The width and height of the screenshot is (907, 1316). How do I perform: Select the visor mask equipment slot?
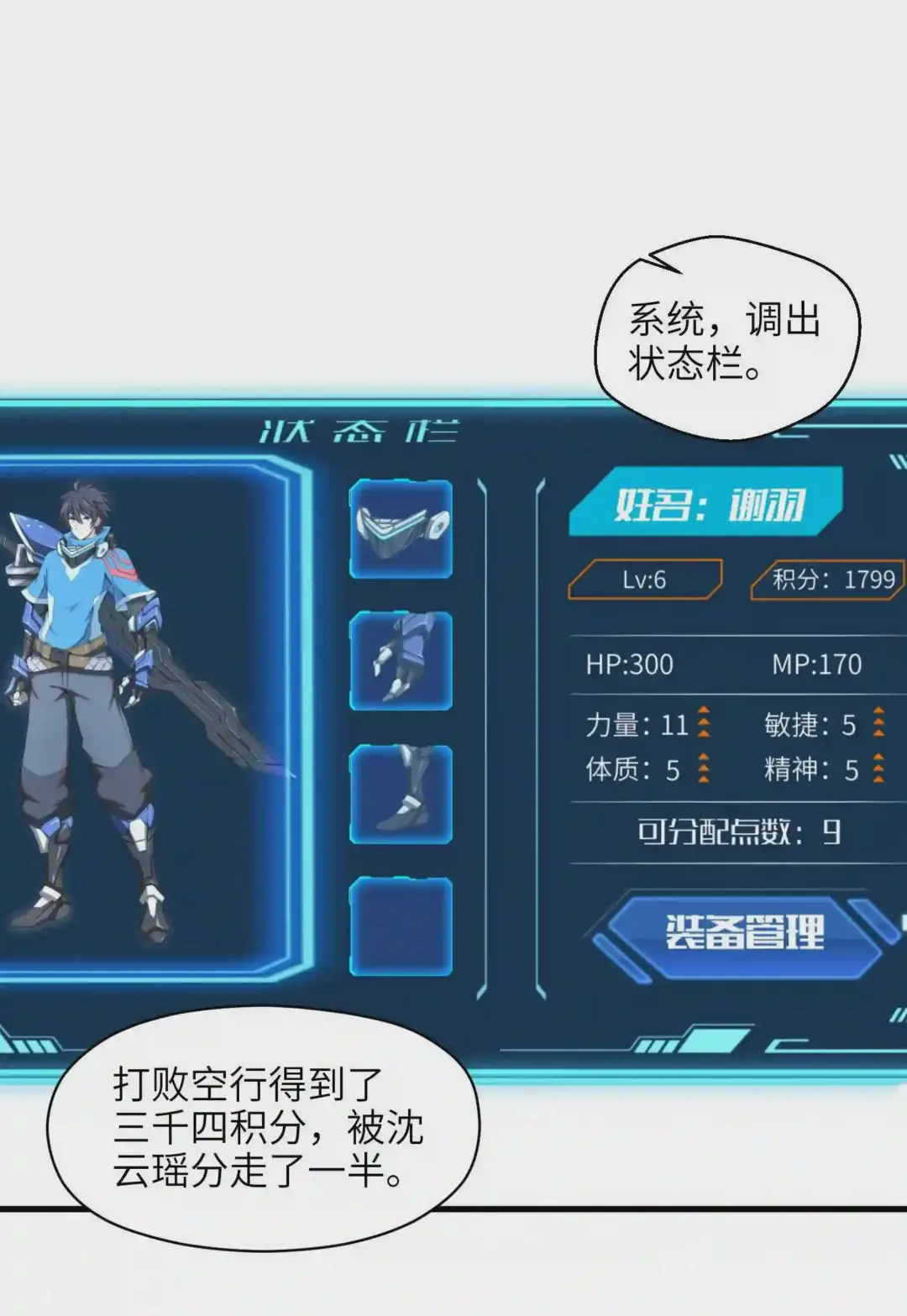click(x=401, y=529)
